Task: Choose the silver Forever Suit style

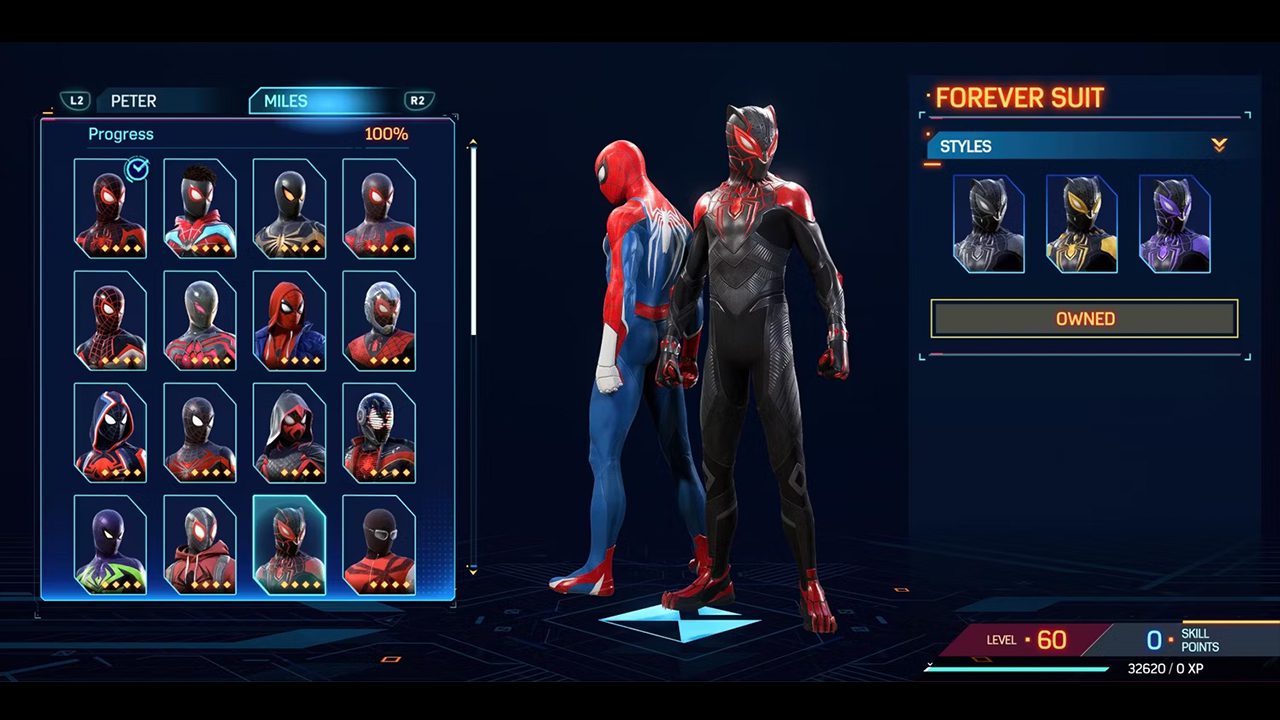Action: (989, 224)
